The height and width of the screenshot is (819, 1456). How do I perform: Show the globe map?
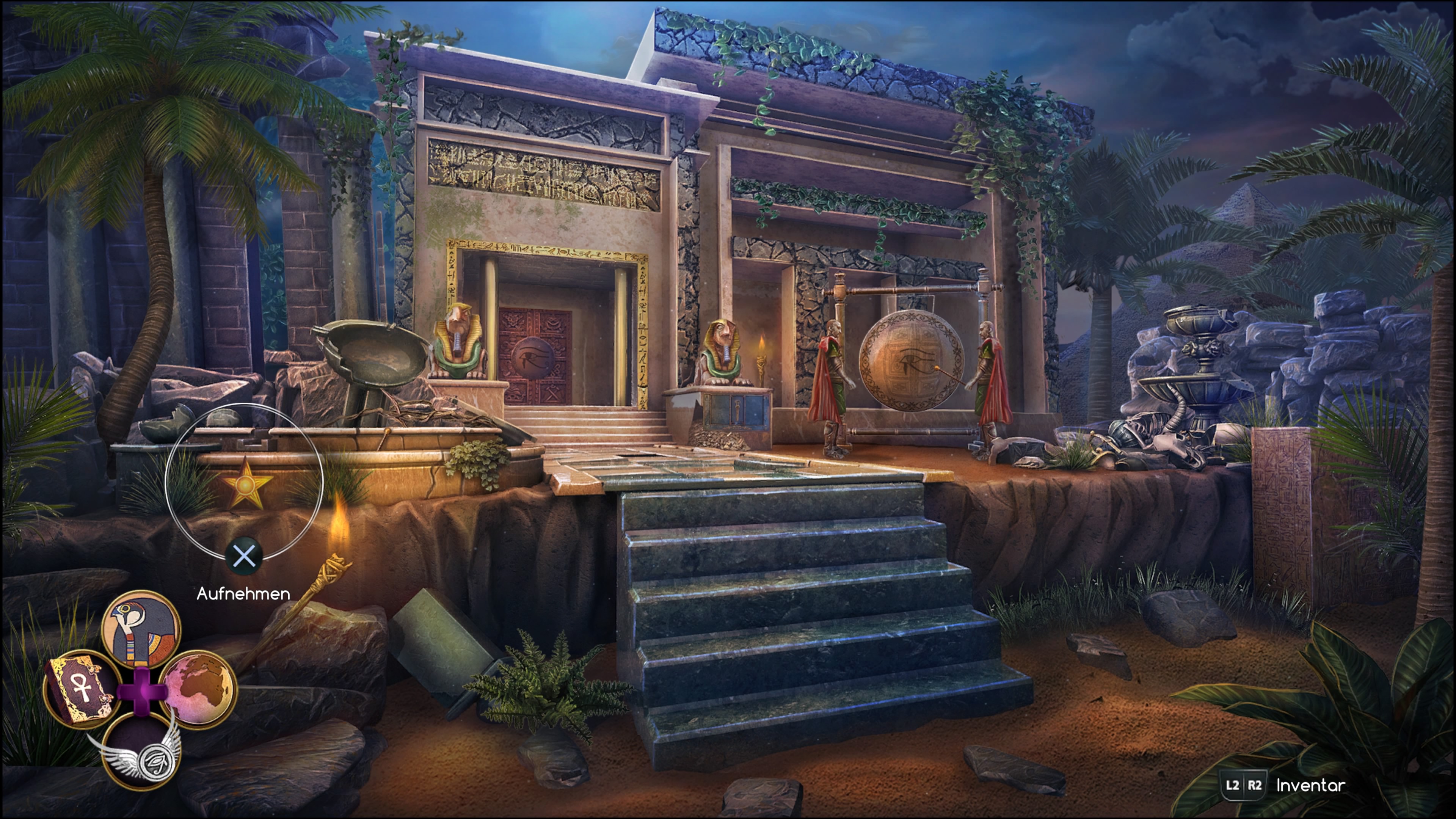(x=198, y=687)
